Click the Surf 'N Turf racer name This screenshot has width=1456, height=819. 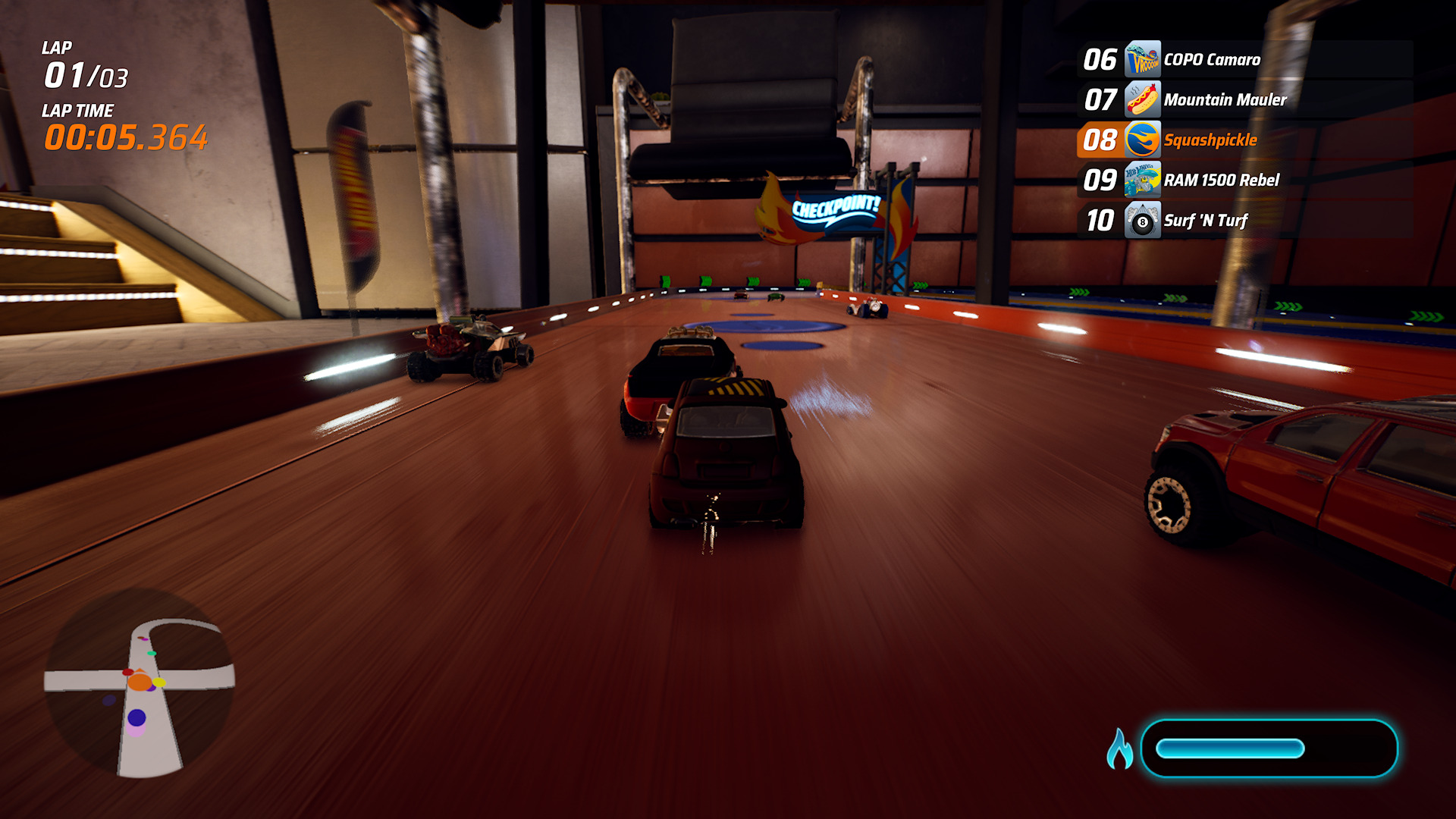(x=1207, y=220)
